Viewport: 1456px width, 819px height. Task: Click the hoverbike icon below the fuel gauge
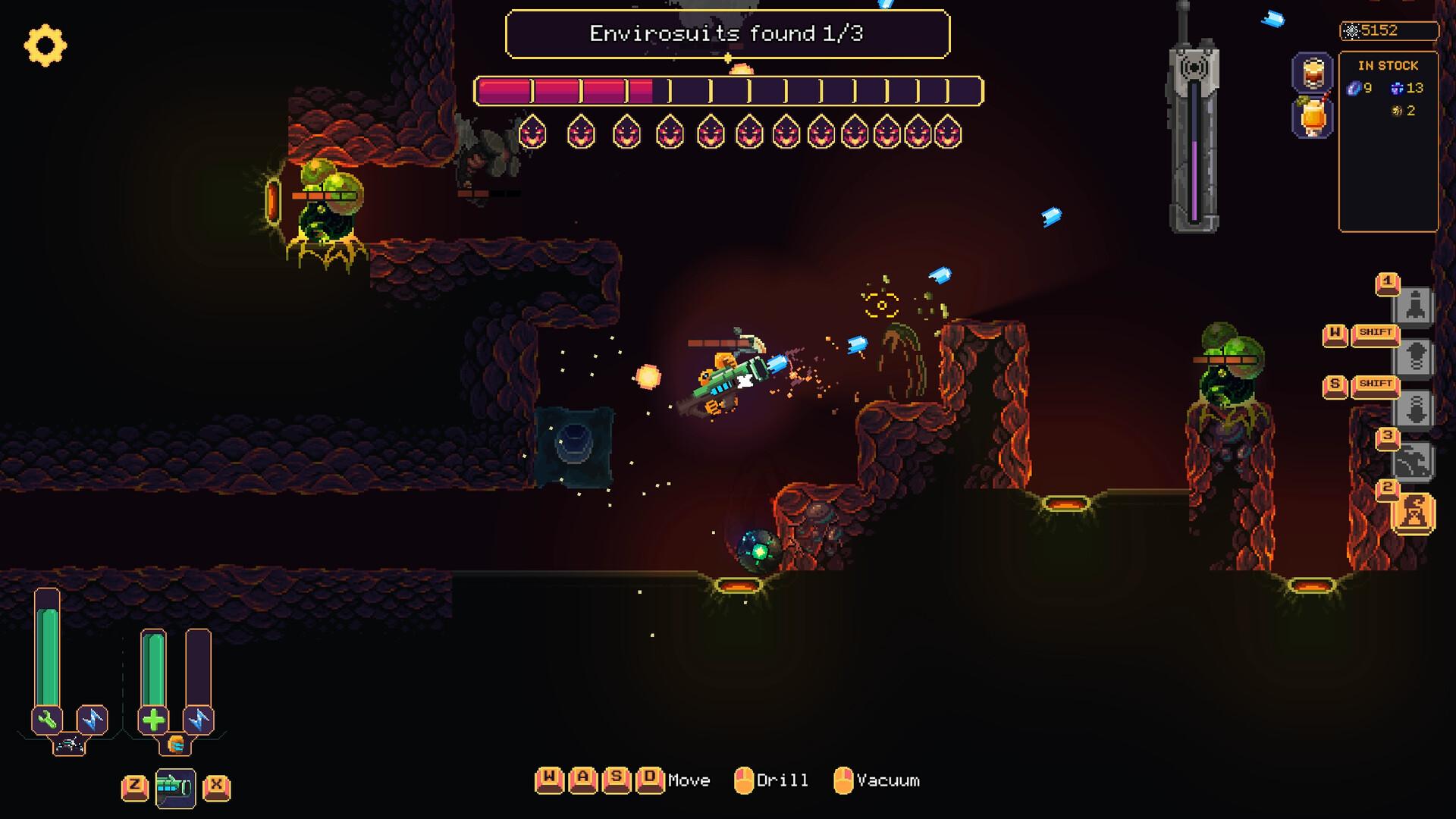[x=68, y=747]
